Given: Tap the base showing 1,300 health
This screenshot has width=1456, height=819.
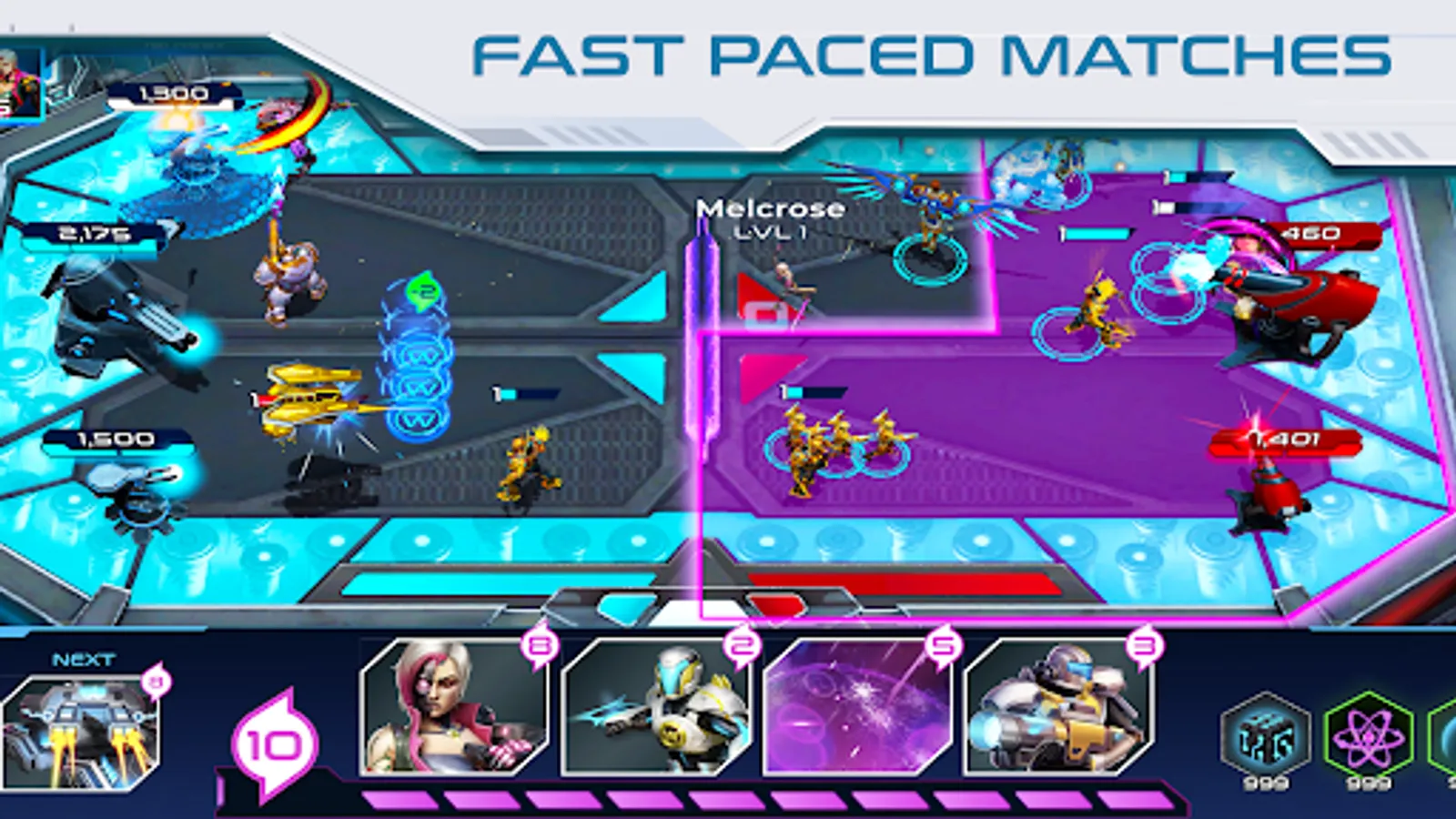Looking at the screenshot, I should click(x=173, y=93).
